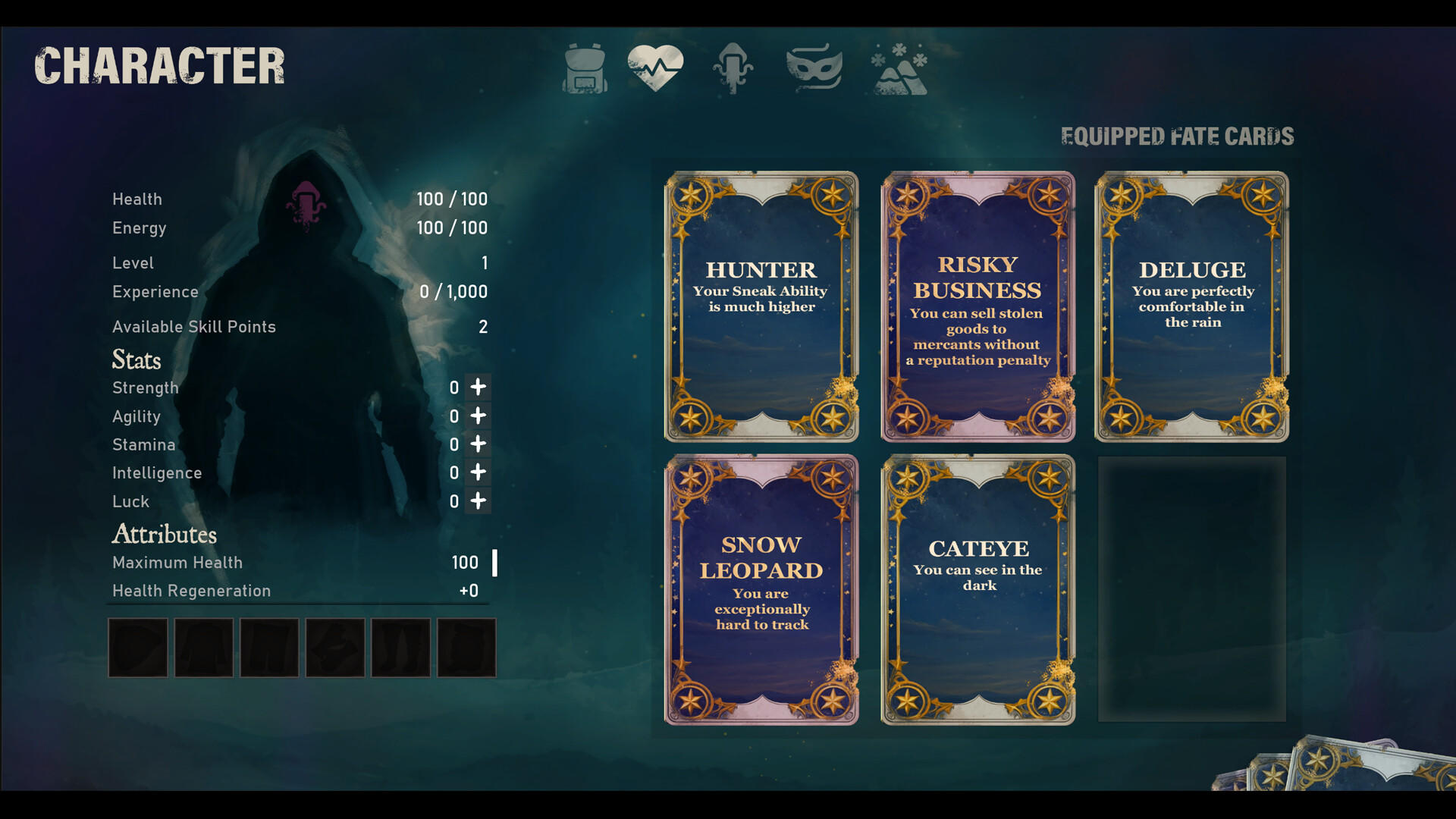Click the first empty equipment slot icon

click(x=137, y=647)
